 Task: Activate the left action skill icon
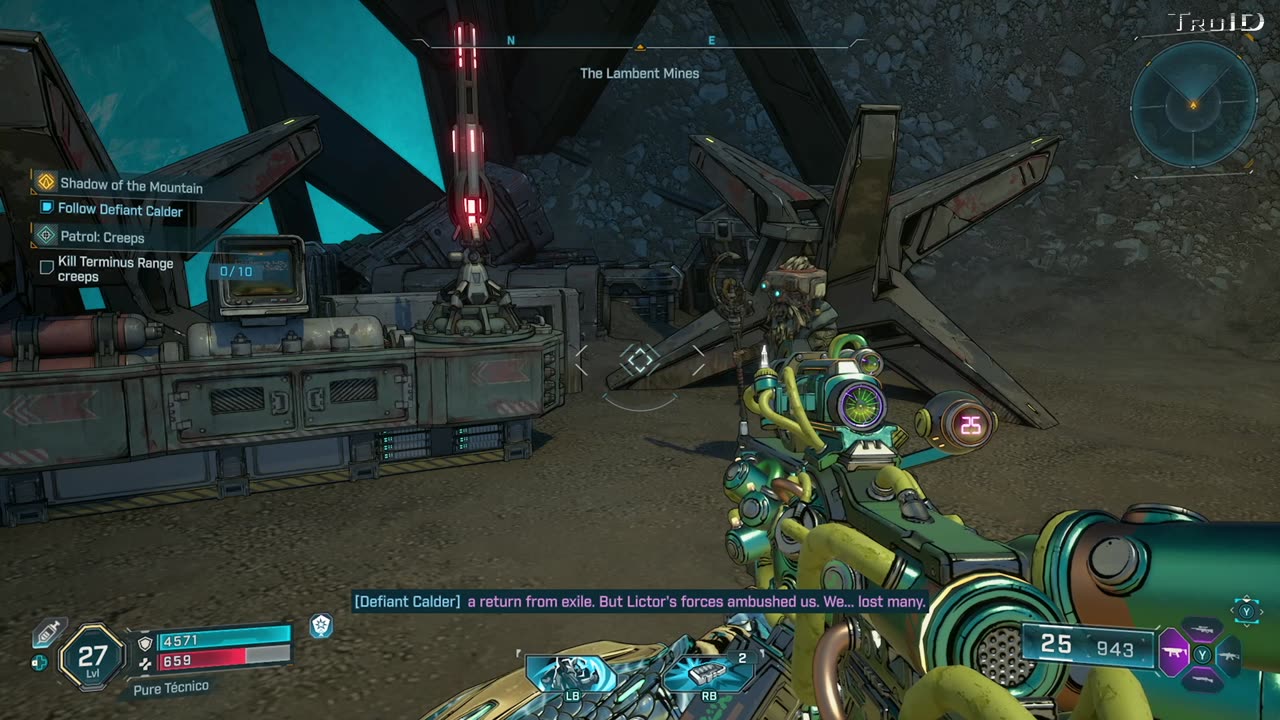(x=572, y=674)
